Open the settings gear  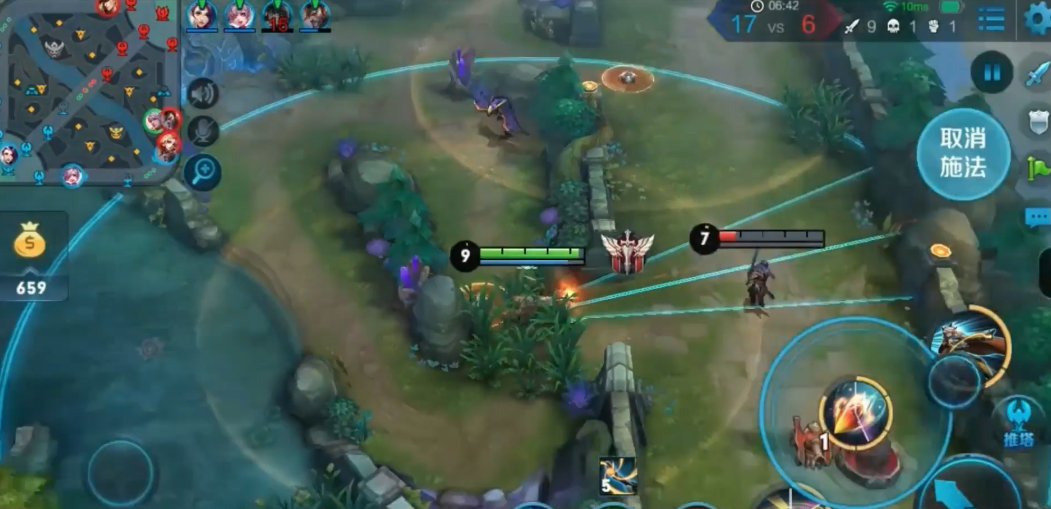(x=1039, y=19)
